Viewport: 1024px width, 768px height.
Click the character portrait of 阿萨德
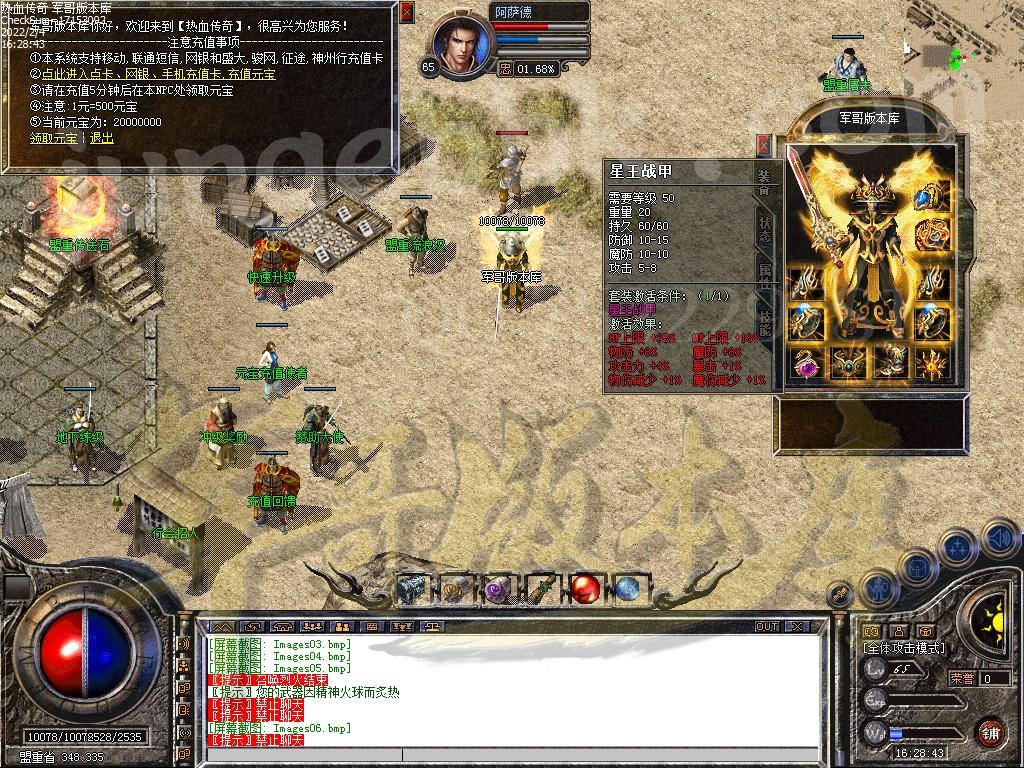coord(463,43)
